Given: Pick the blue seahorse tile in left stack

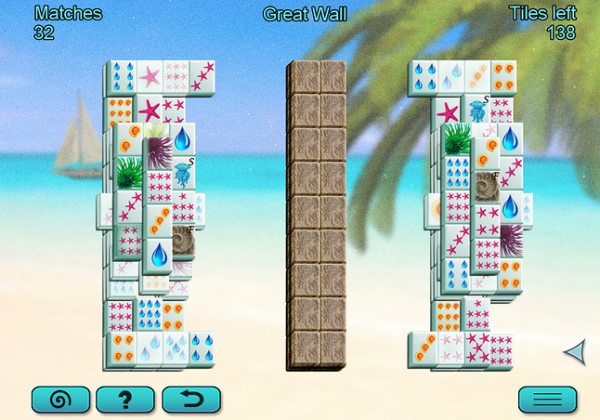Looking at the screenshot, I should [184, 174].
